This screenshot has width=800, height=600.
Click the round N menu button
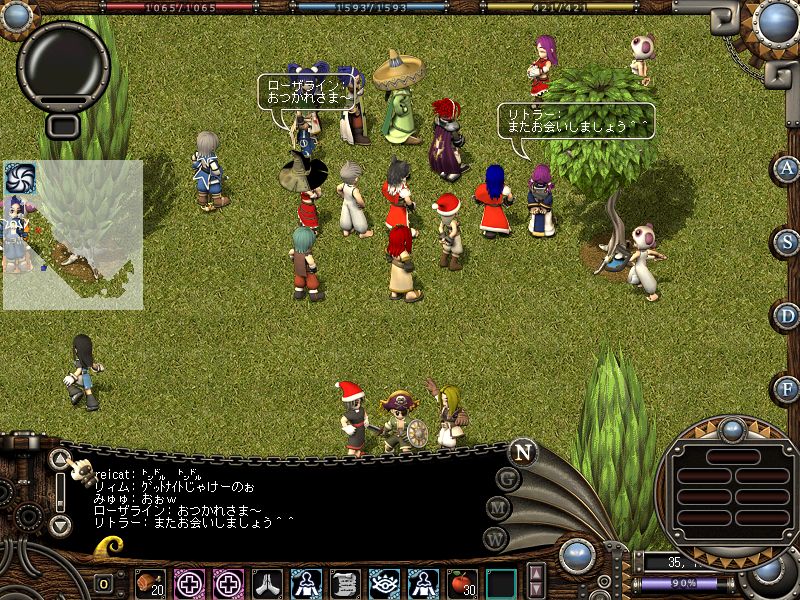point(523,452)
